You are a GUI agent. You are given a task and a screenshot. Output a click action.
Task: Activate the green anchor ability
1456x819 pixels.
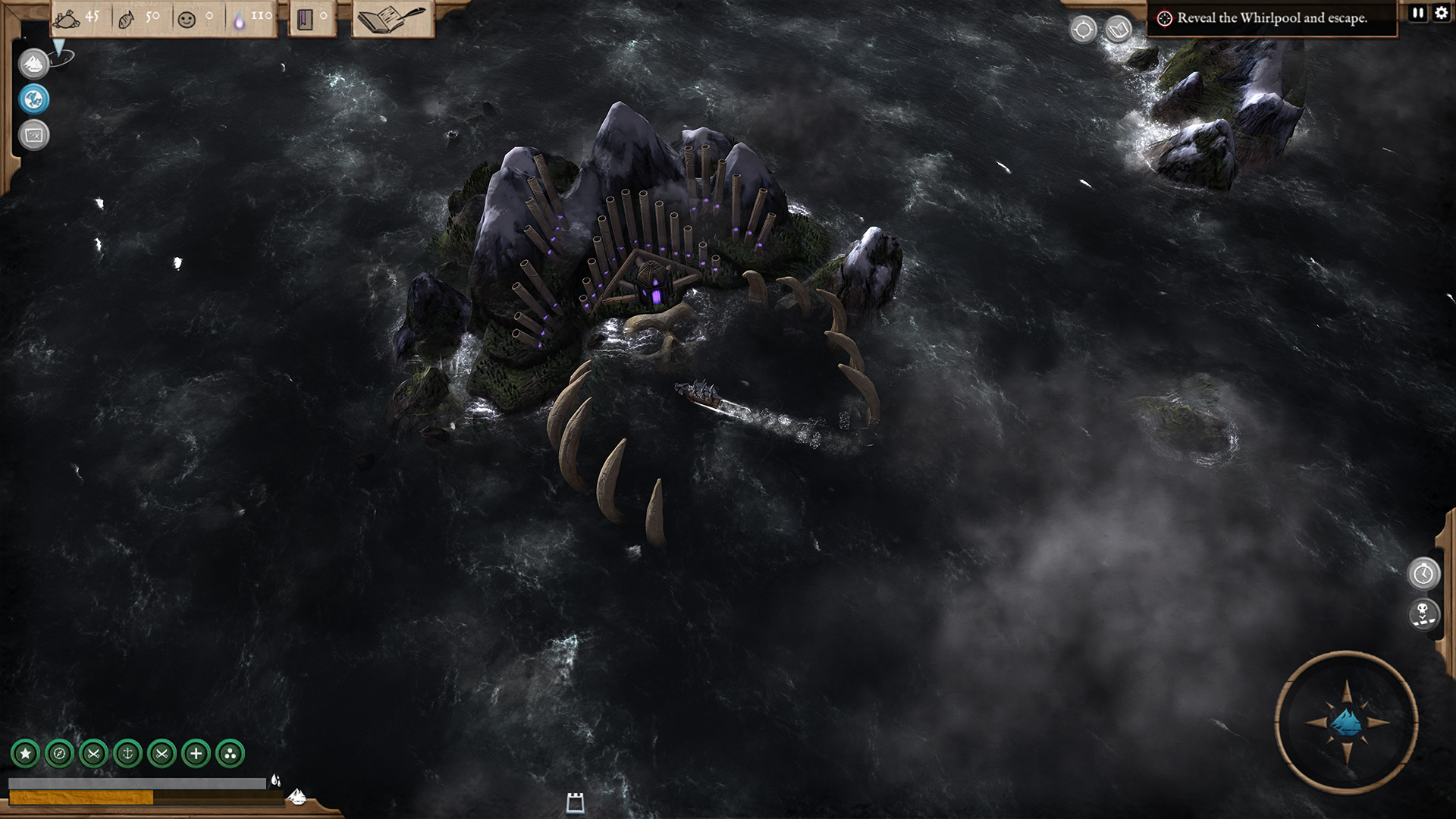[127, 754]
